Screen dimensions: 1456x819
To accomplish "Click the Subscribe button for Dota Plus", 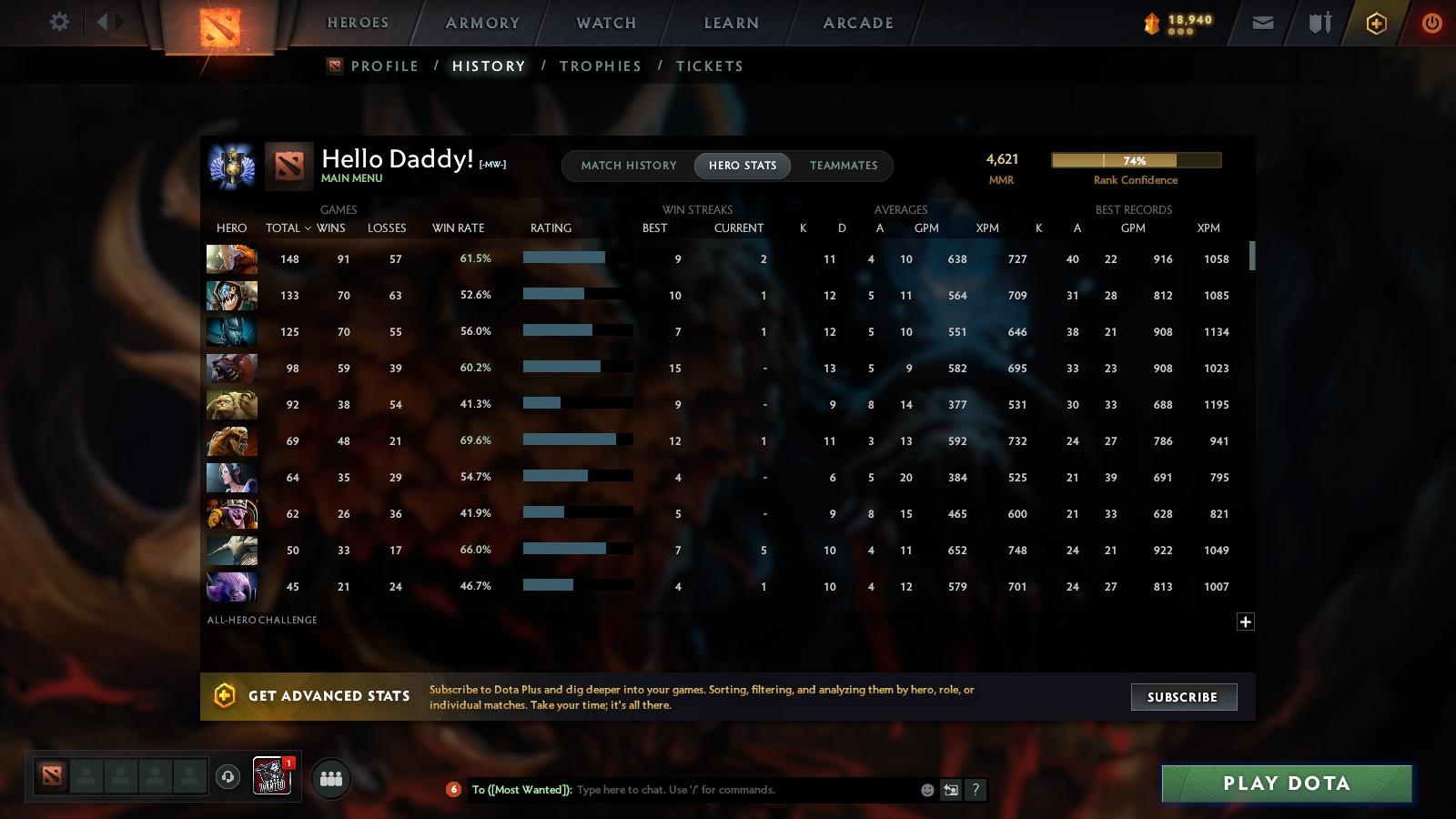I will (1183, 697).
